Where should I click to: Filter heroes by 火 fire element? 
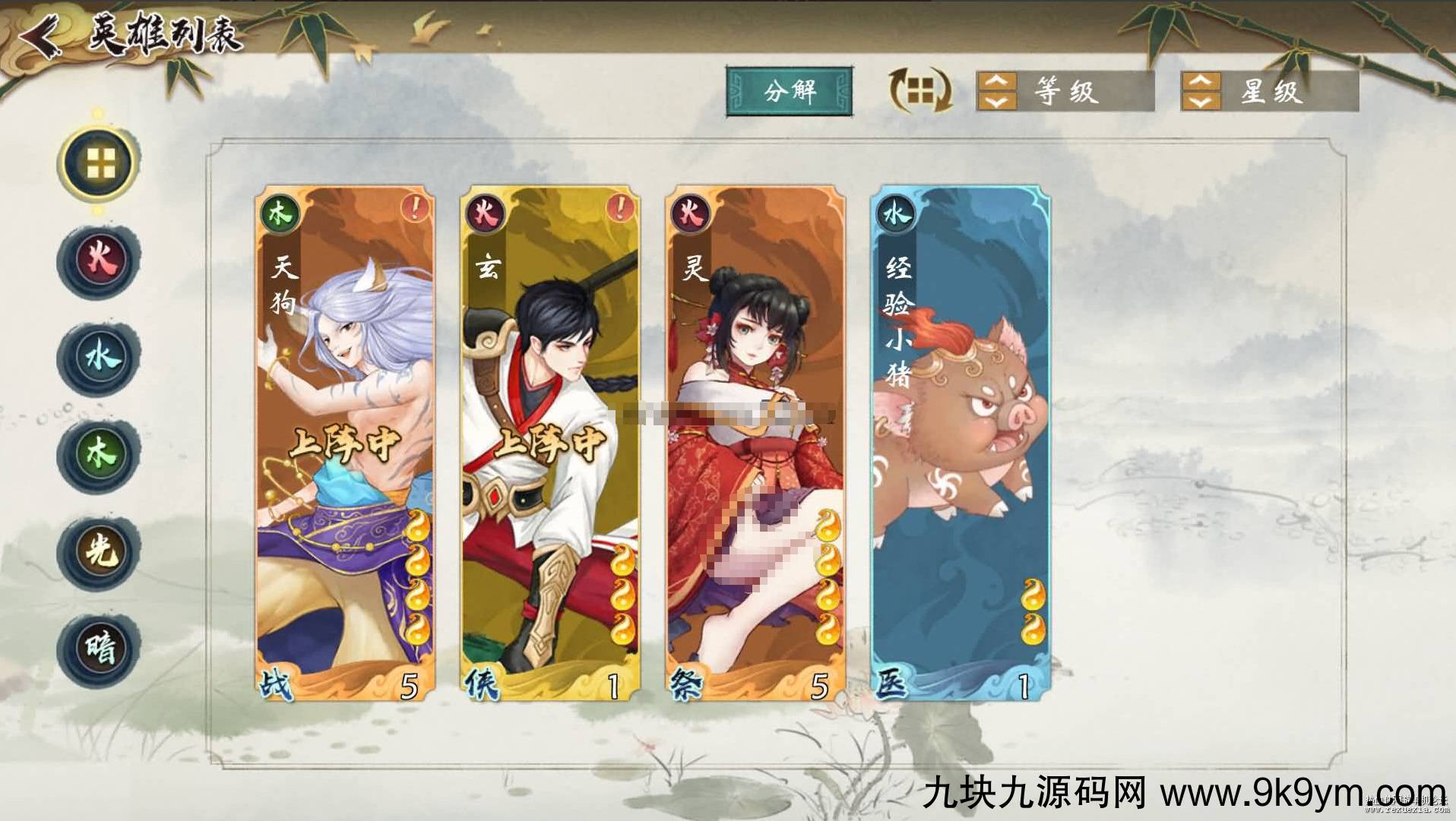tap(99, 260)
